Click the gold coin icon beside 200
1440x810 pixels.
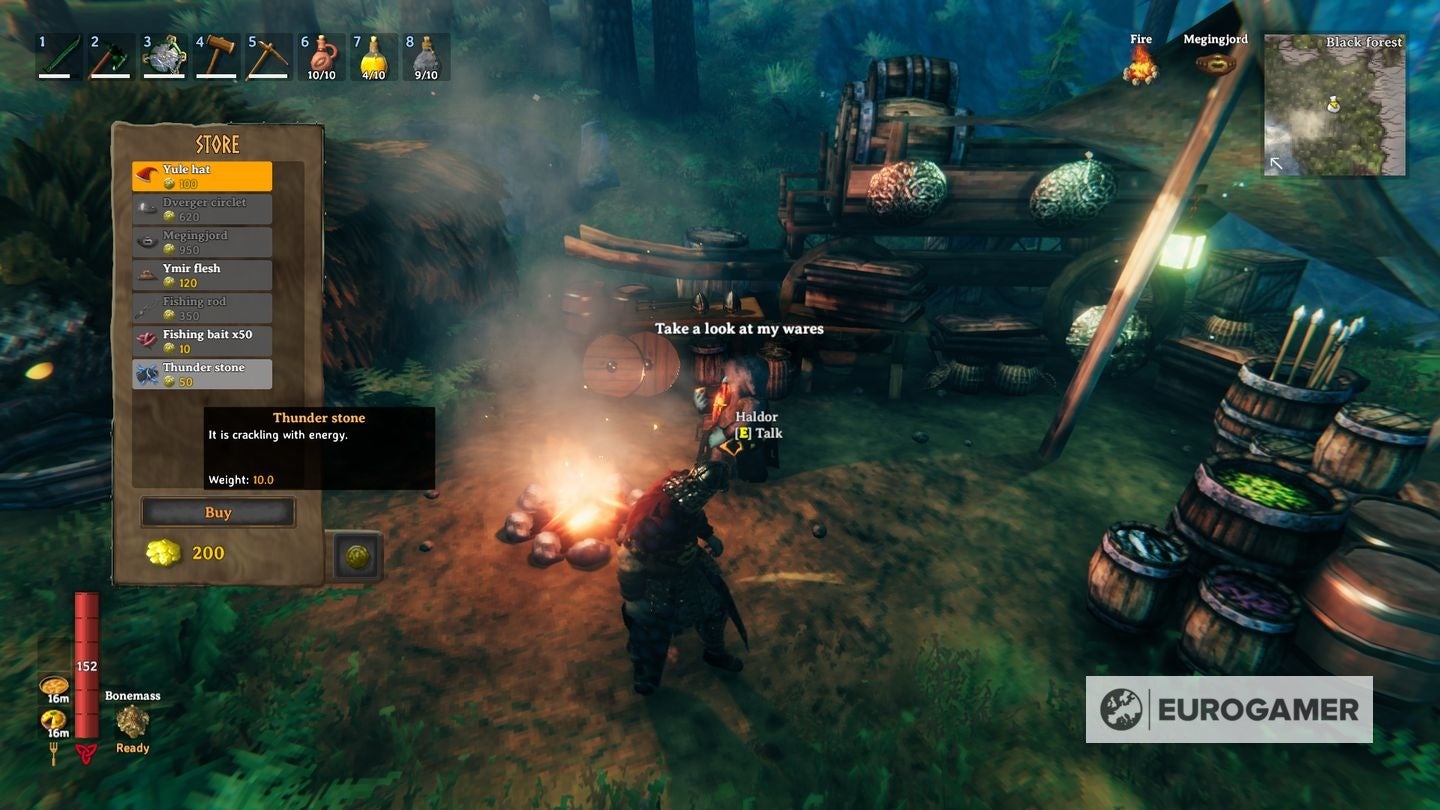coord(165,552)
